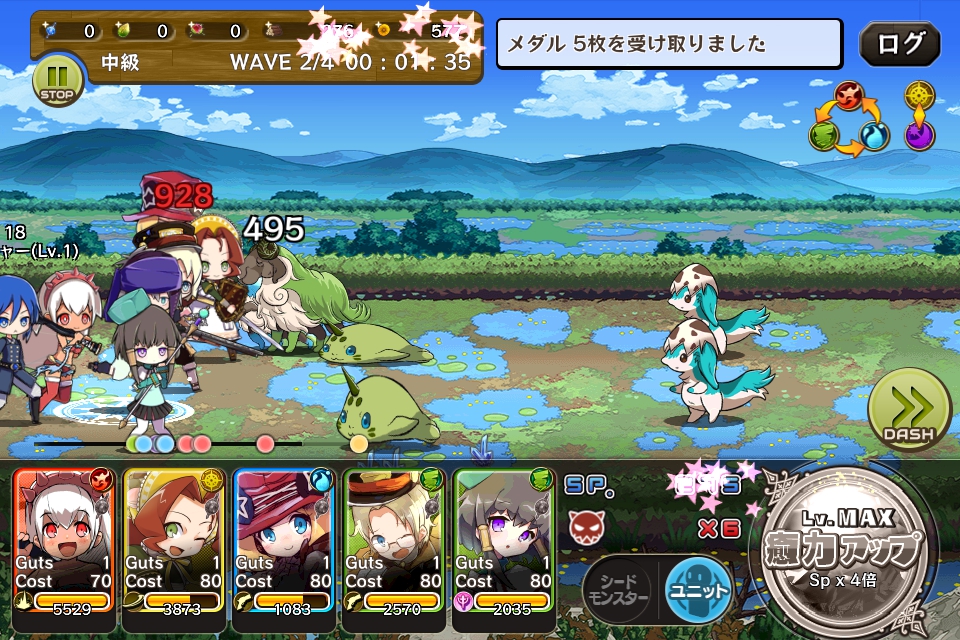
Task: Summon the white-haired horned girl card
Action: pos(65,540)
